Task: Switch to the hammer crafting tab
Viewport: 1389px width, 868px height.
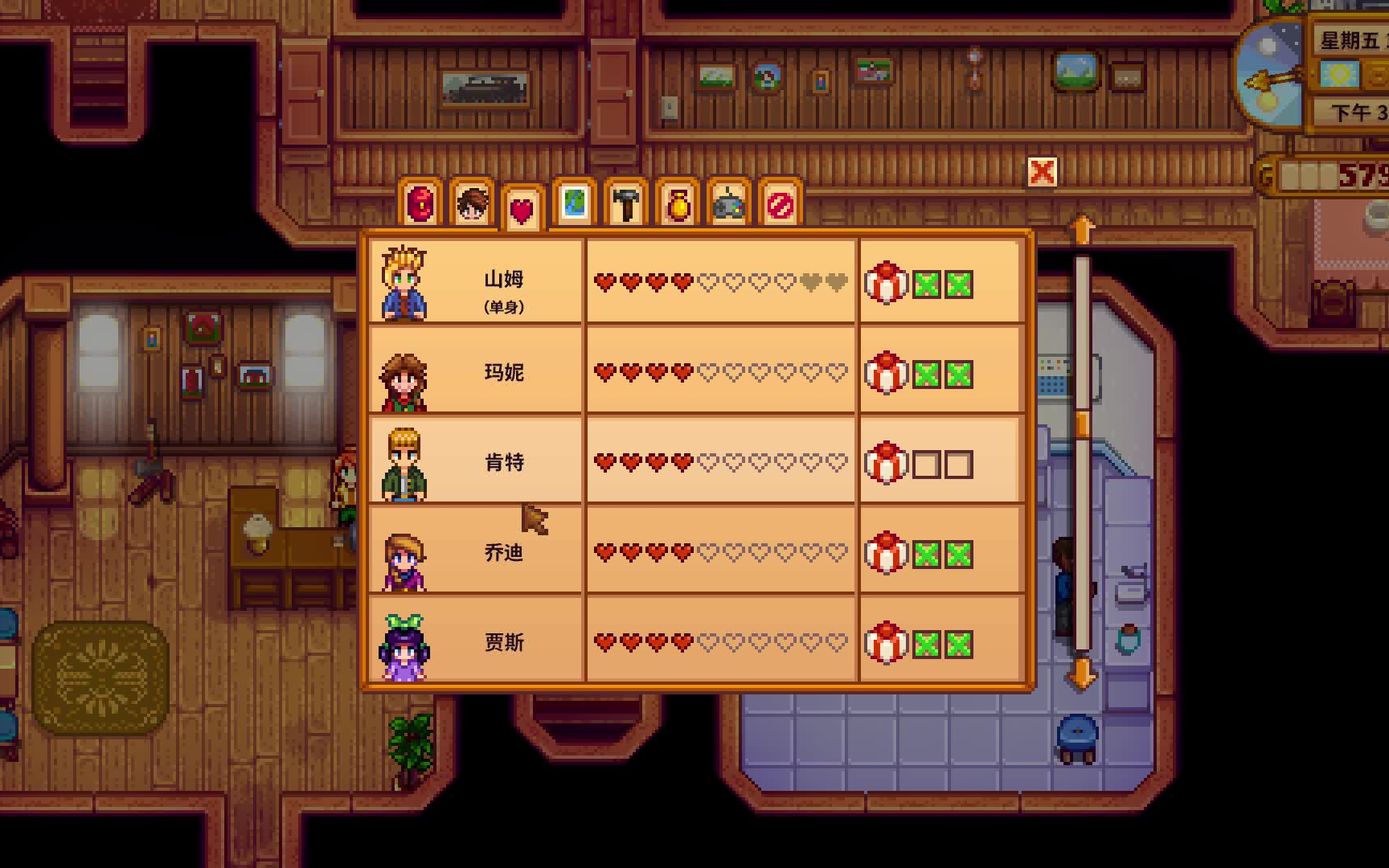Action: [x=626, y=205]
